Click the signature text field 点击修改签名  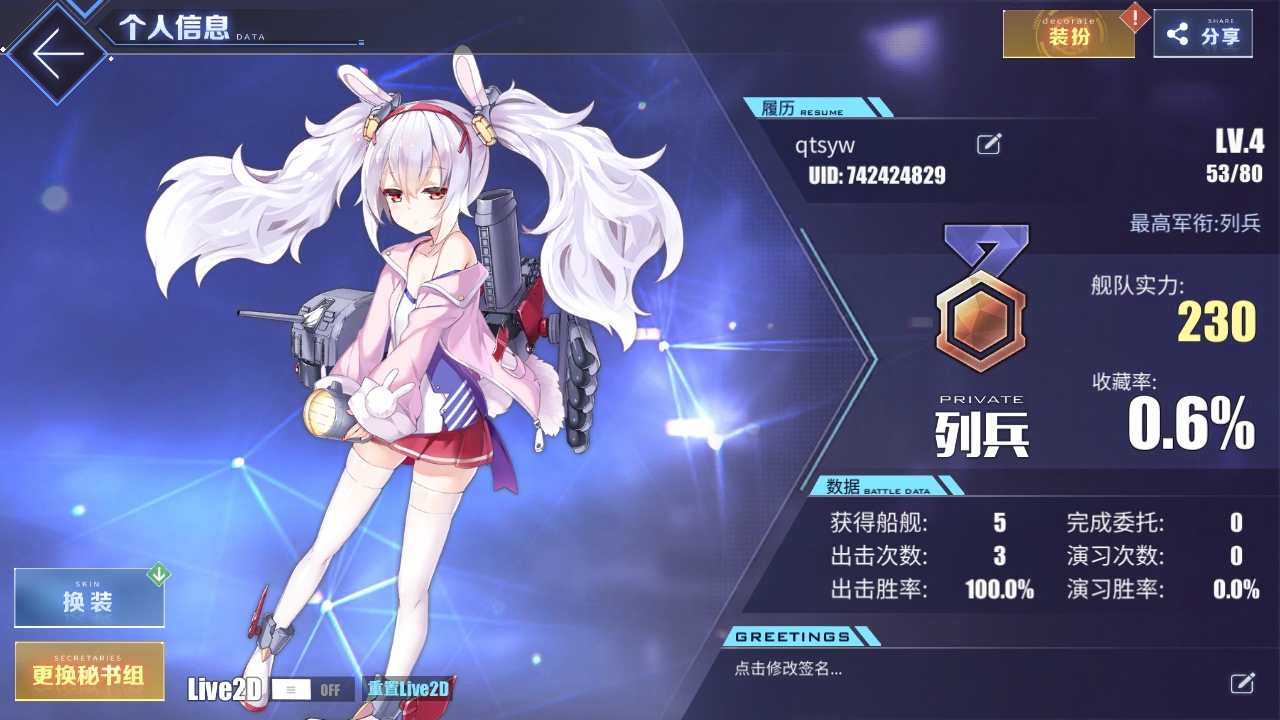(789, 670)
